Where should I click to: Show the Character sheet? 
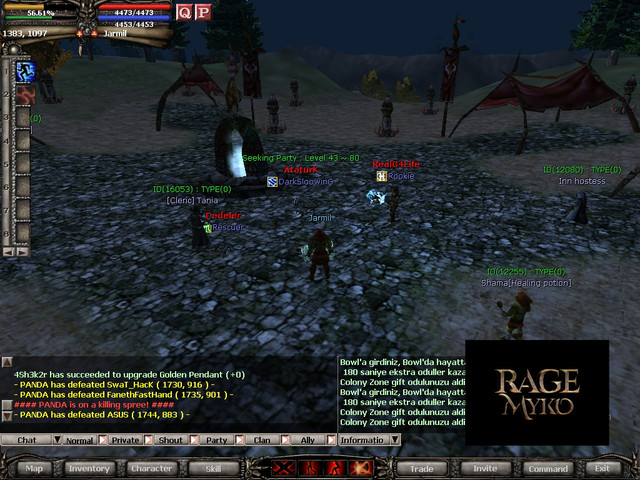pos(151,467)
